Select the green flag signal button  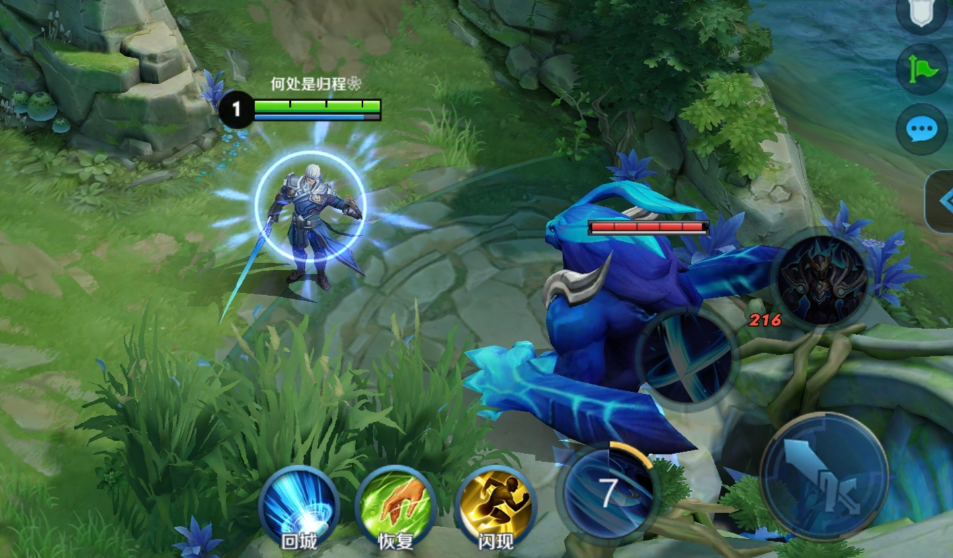pos(921,69)
